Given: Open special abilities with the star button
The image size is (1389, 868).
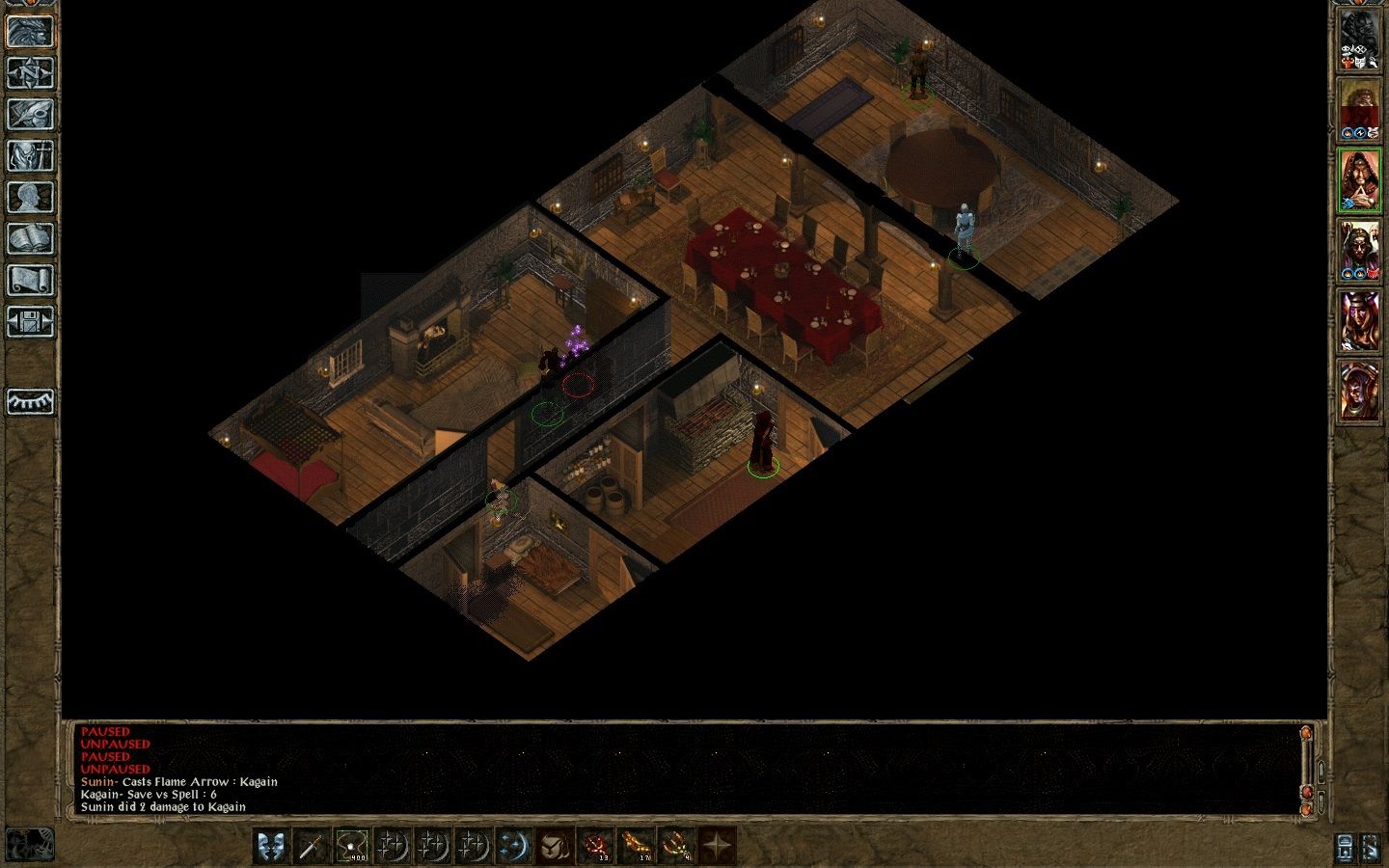Looking at the screenshot, I should (717, 847).
